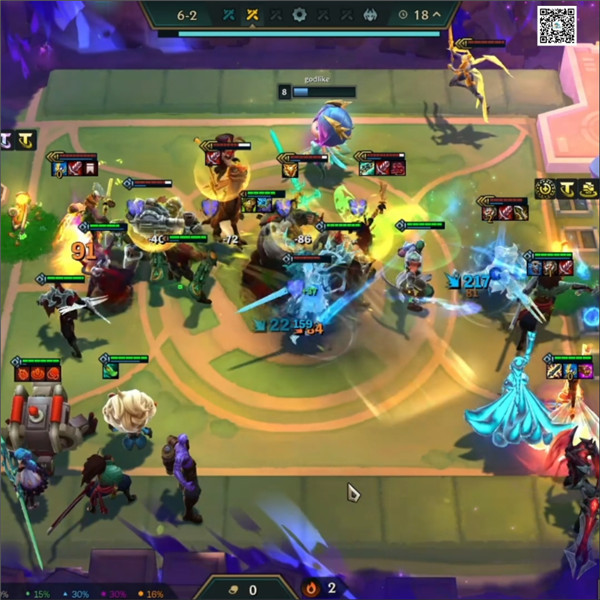Select the highlighted yellow crossed-swords round icon
This screenshot has width=600, height=600.
pos(253,15)
